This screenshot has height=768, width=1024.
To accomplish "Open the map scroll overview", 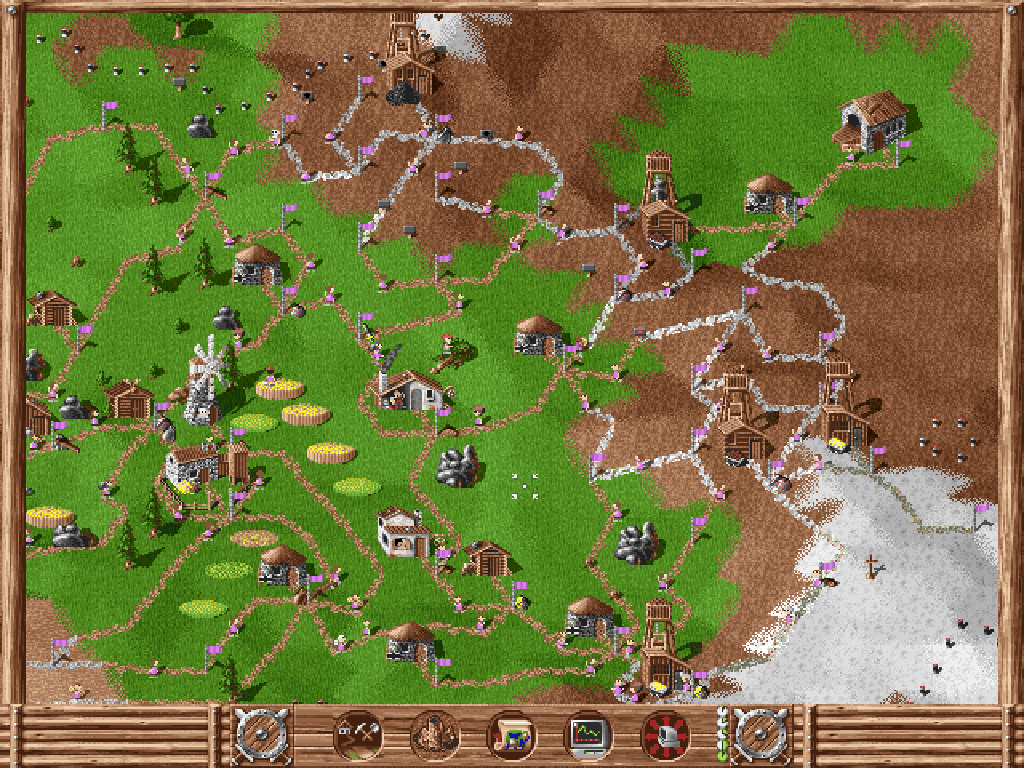I will [511, 737].
